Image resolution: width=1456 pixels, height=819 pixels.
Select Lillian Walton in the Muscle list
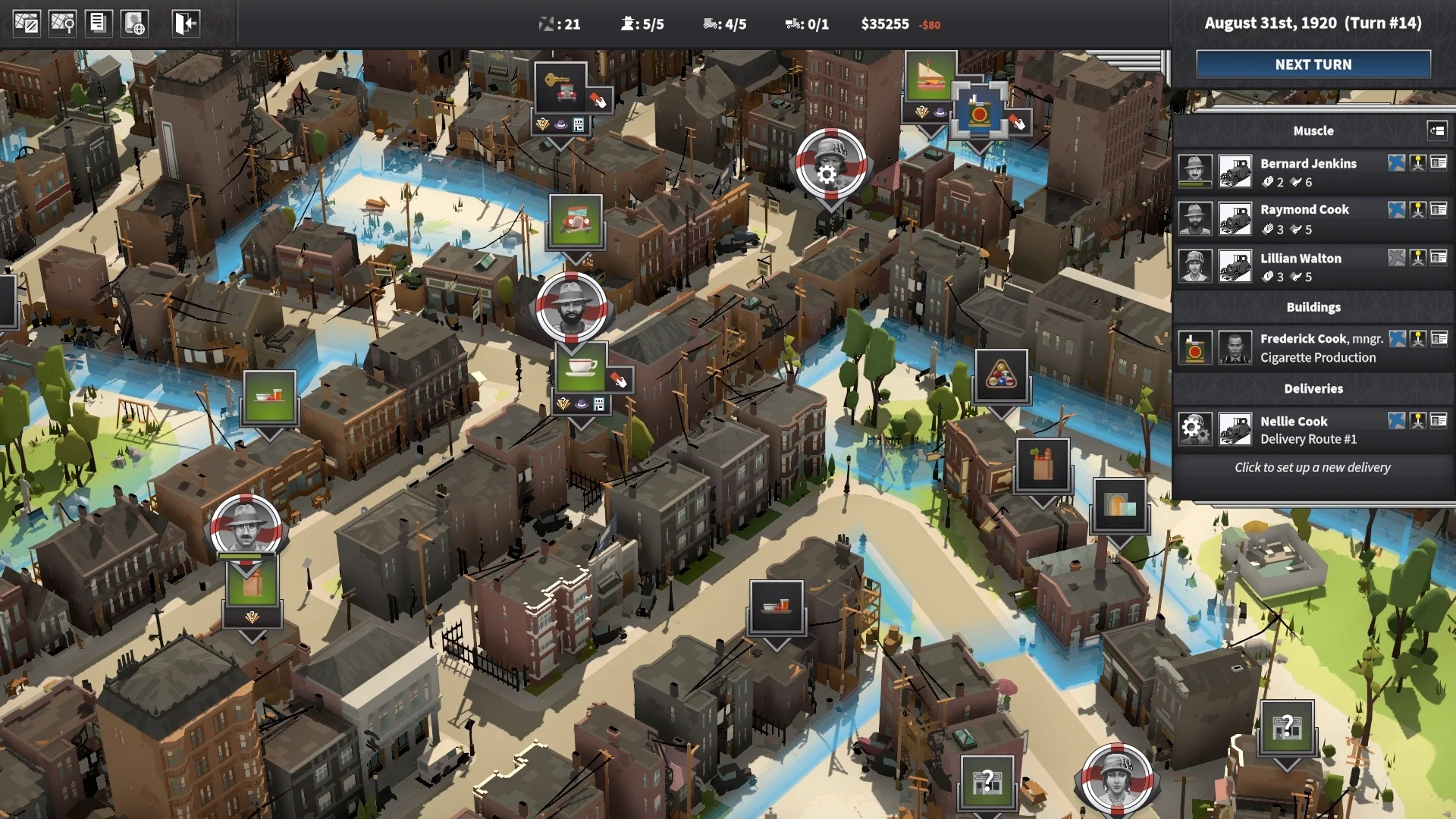[1301, 259]
